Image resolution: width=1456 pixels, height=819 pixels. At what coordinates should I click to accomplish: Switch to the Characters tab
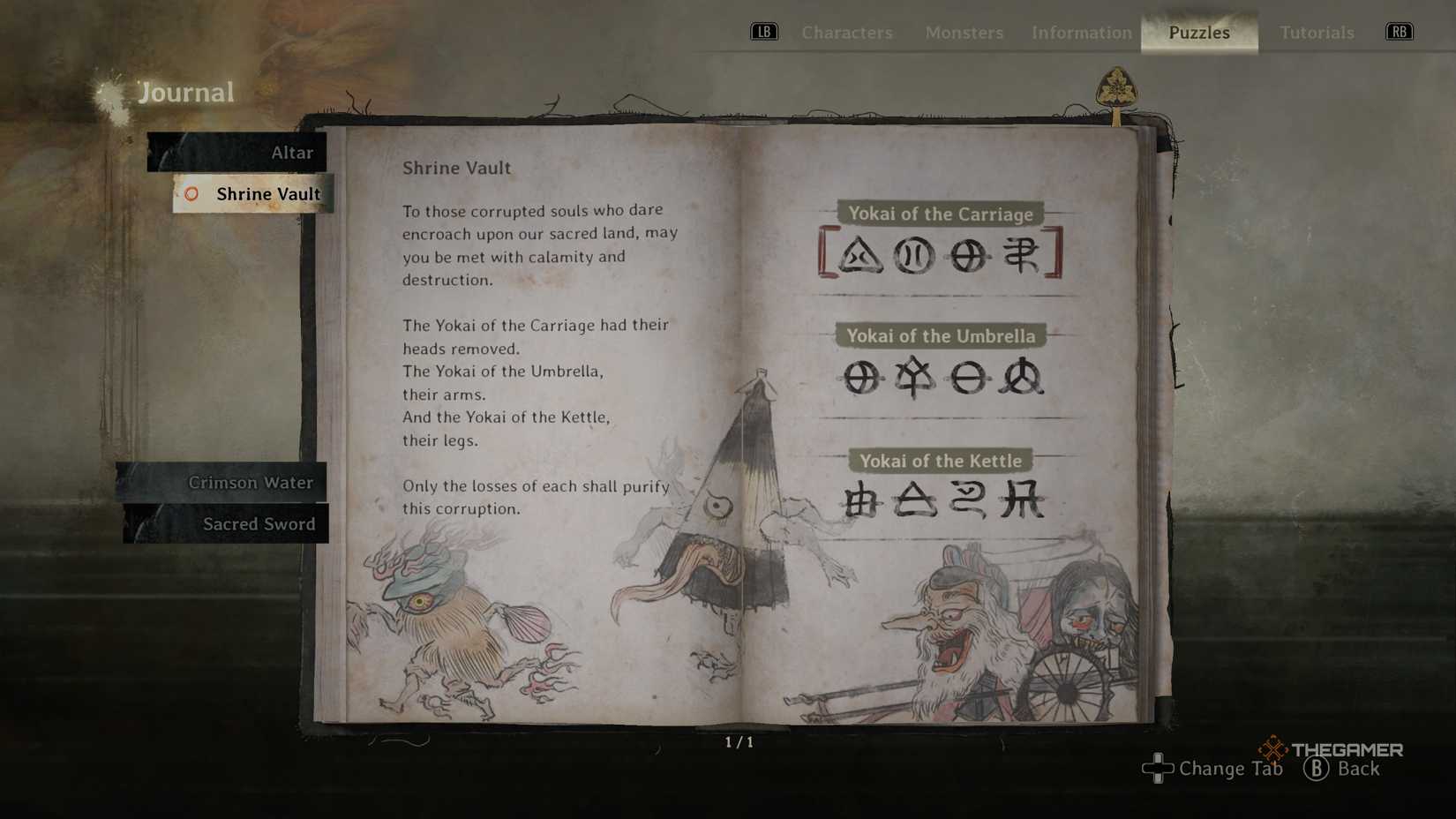tap(846, 33)
